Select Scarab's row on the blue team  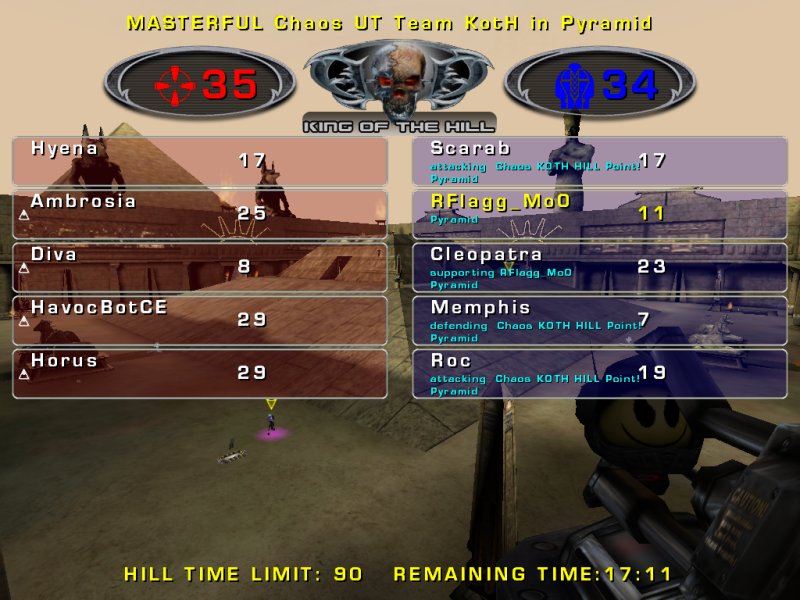point(600,161)
